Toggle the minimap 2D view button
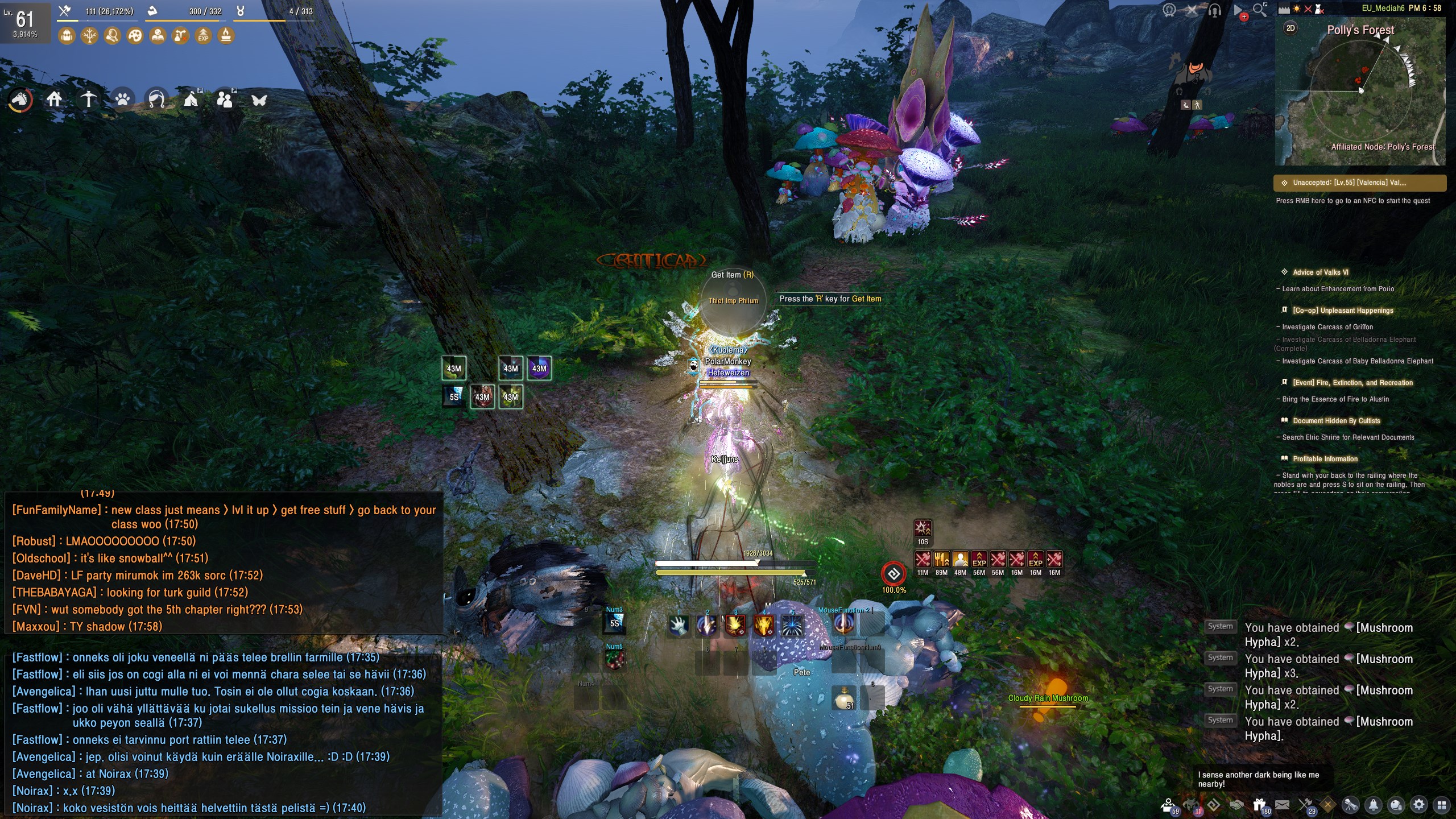Viewport: 1456px width, 819px height. [x=1290, y=28]
